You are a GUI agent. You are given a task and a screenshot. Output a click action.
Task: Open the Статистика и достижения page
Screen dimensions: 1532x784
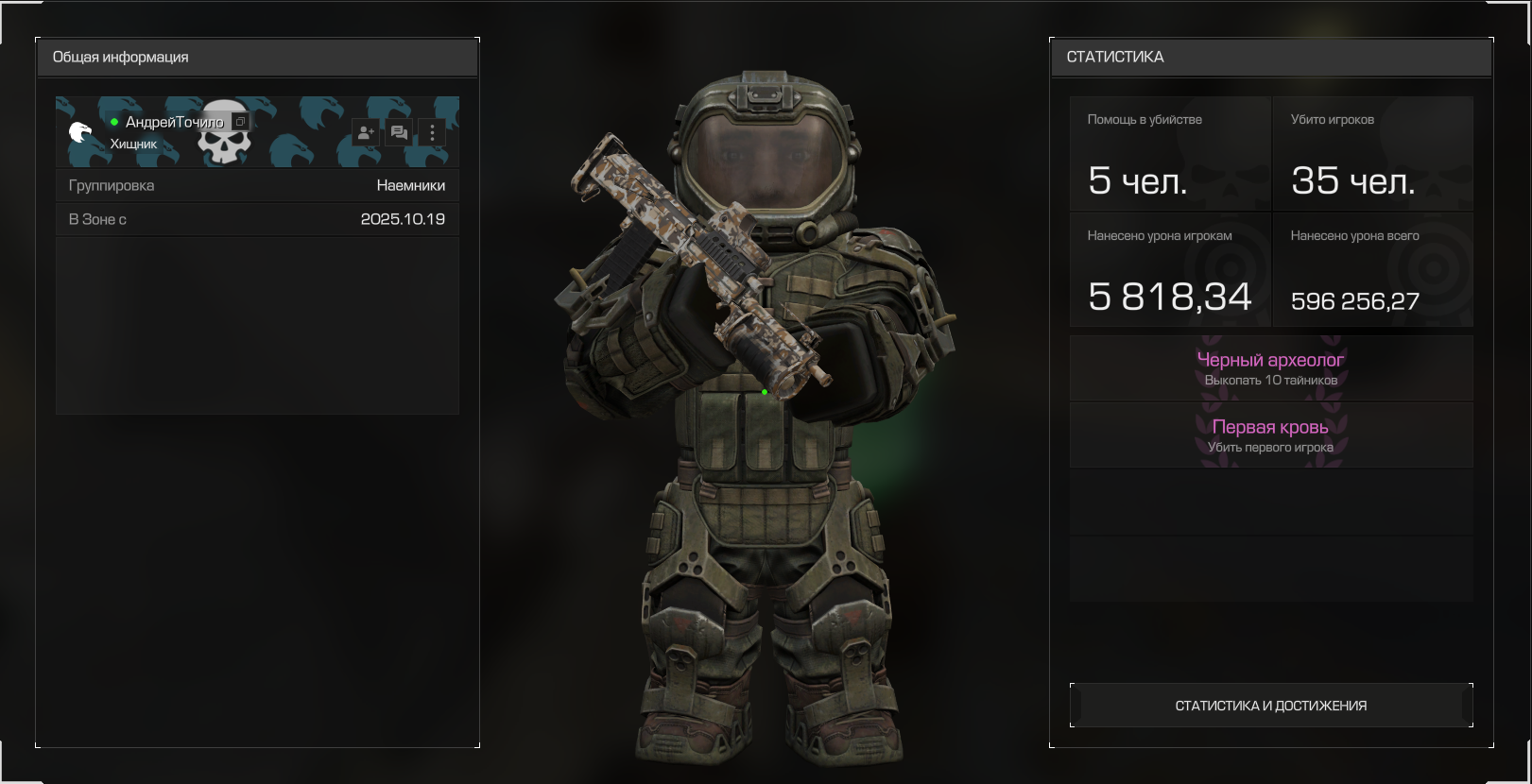click(x=1270, y=706)
